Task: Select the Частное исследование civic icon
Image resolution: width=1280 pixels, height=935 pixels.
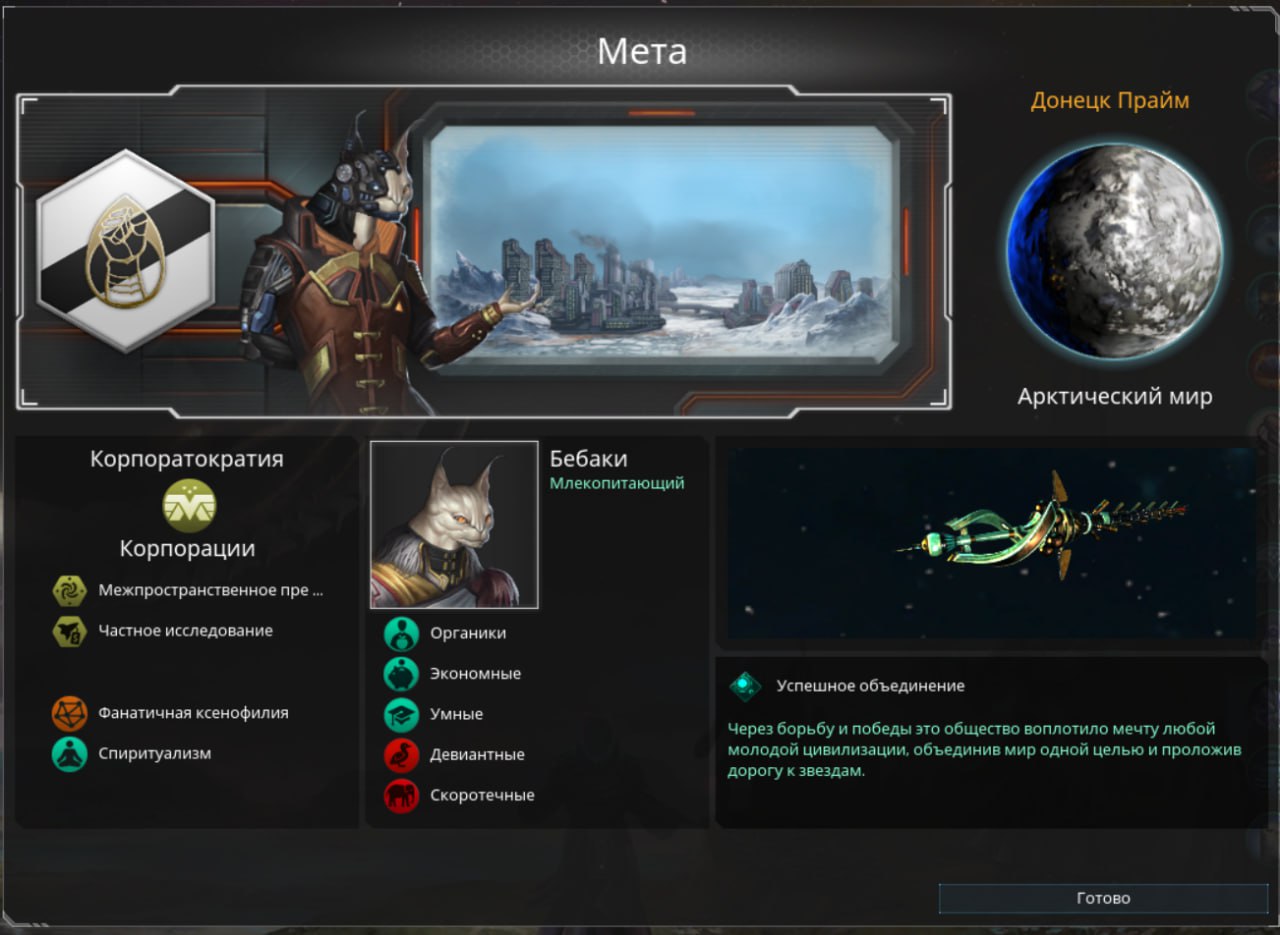Action: 70,631
